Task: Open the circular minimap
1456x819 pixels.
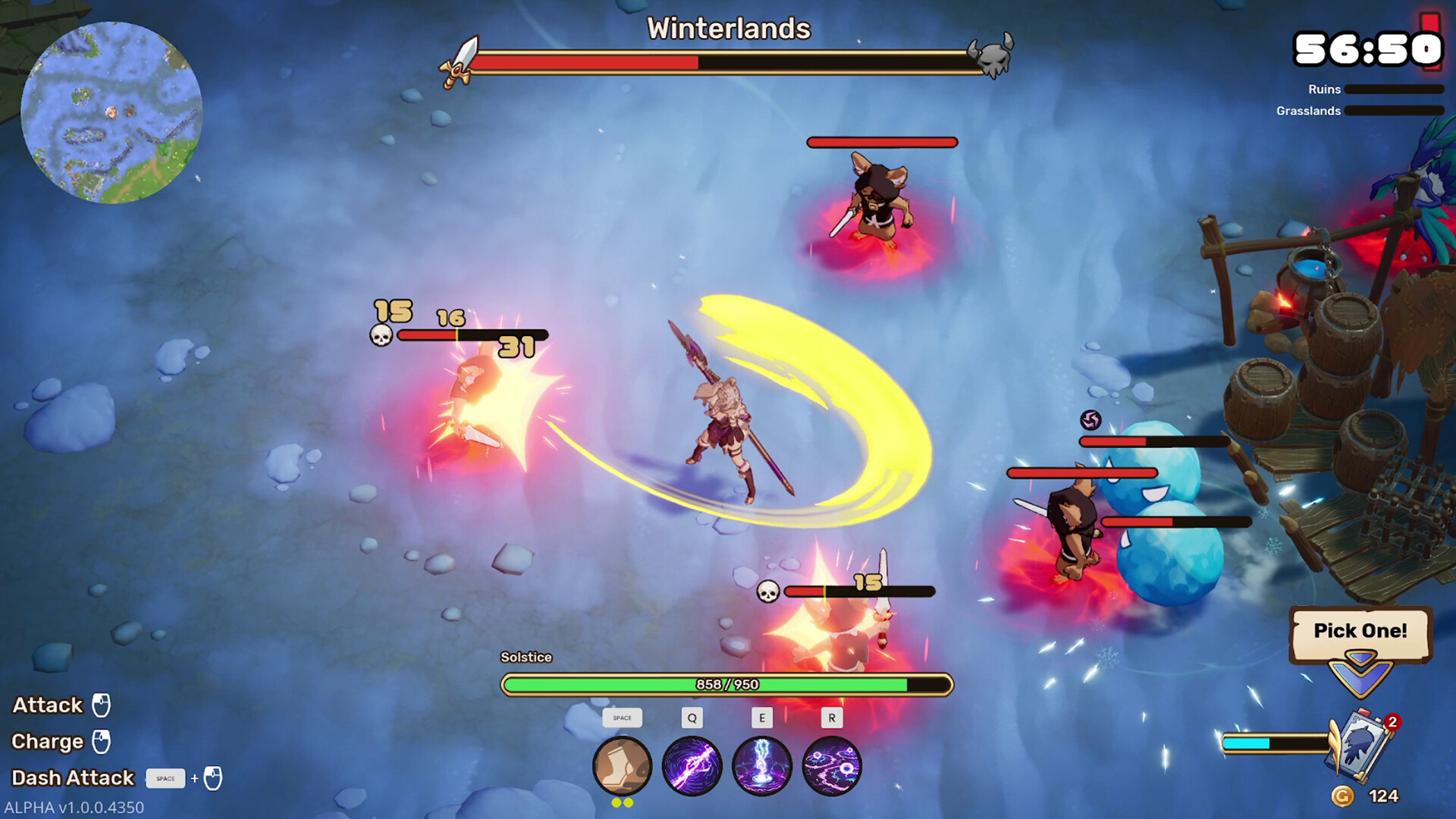Action: coord(111,112)
